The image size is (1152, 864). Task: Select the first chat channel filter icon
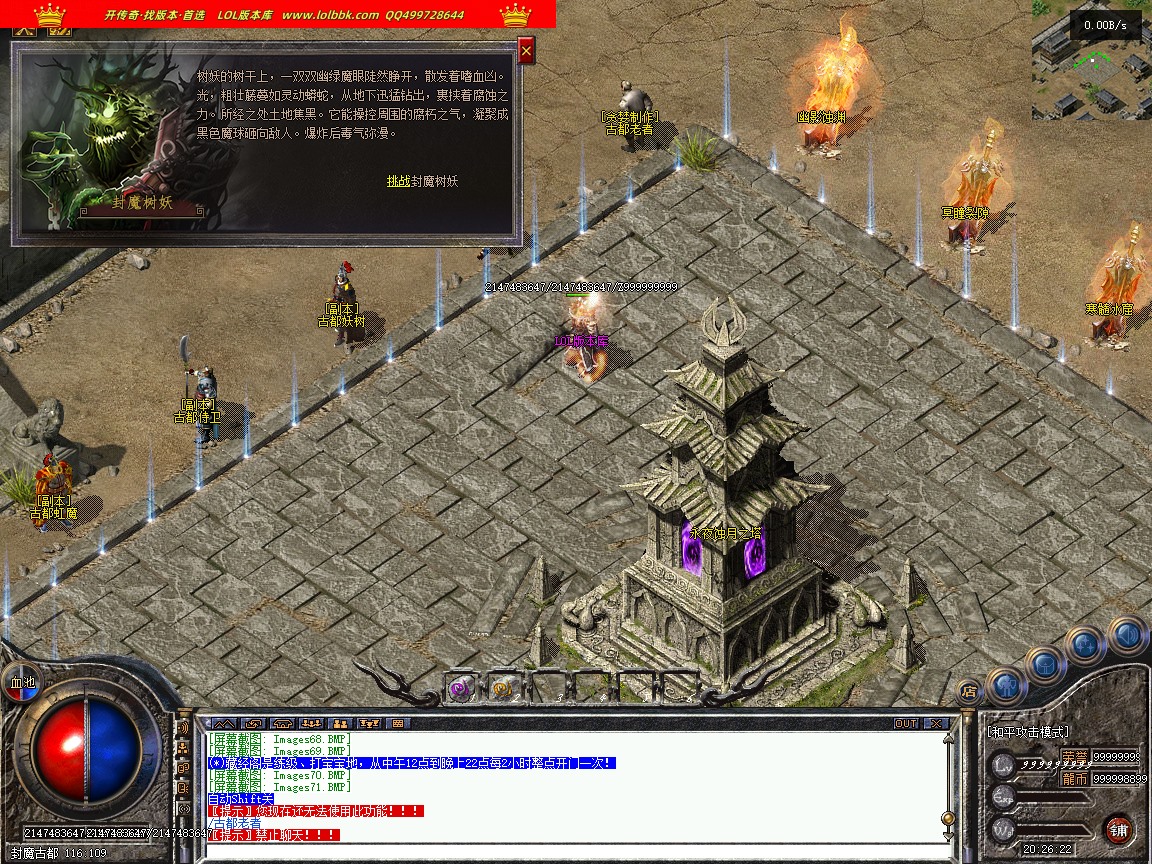coord(223,723)
